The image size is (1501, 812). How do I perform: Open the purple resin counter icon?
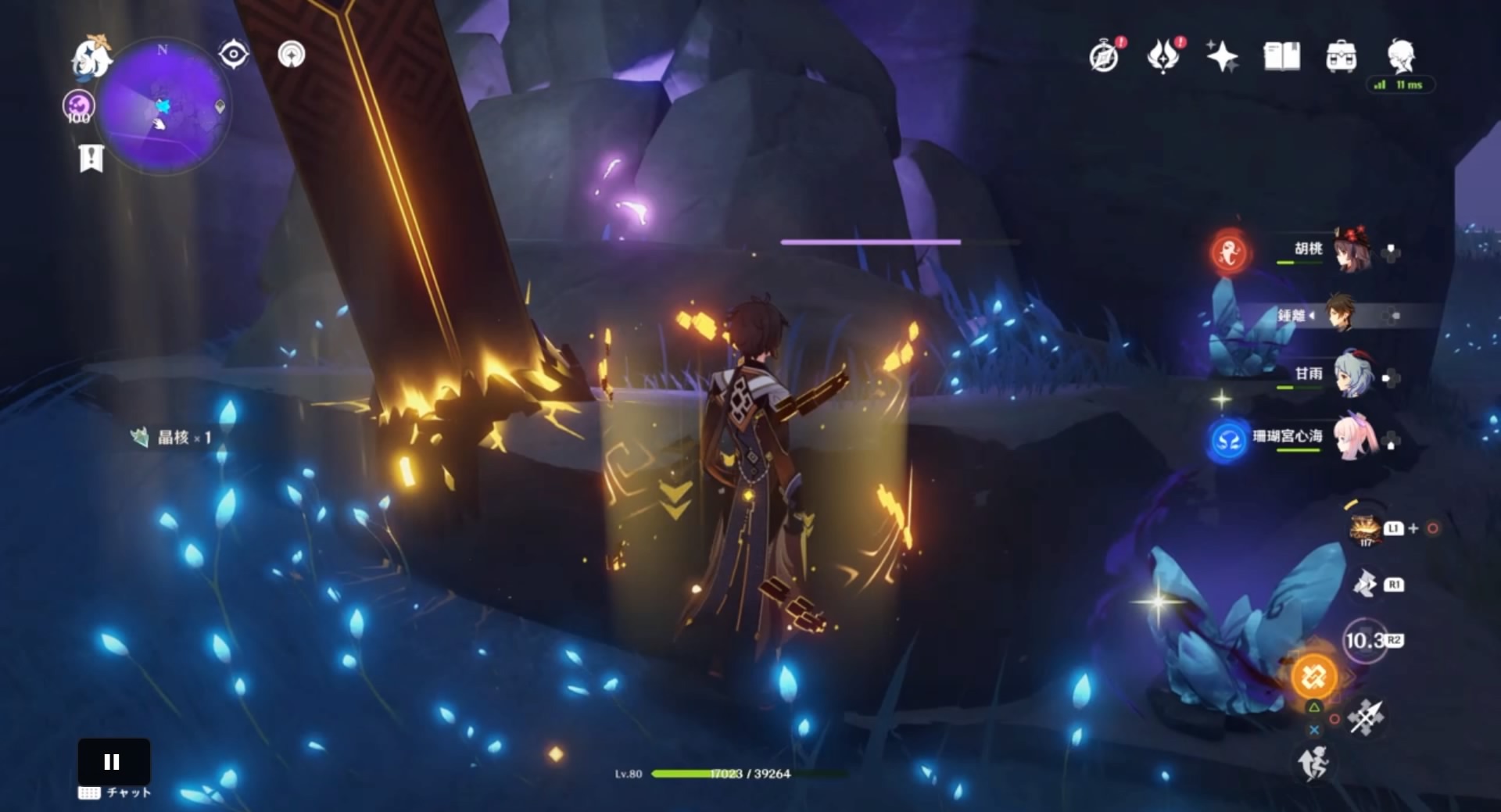pyautogui.click(x=78, y=107)
